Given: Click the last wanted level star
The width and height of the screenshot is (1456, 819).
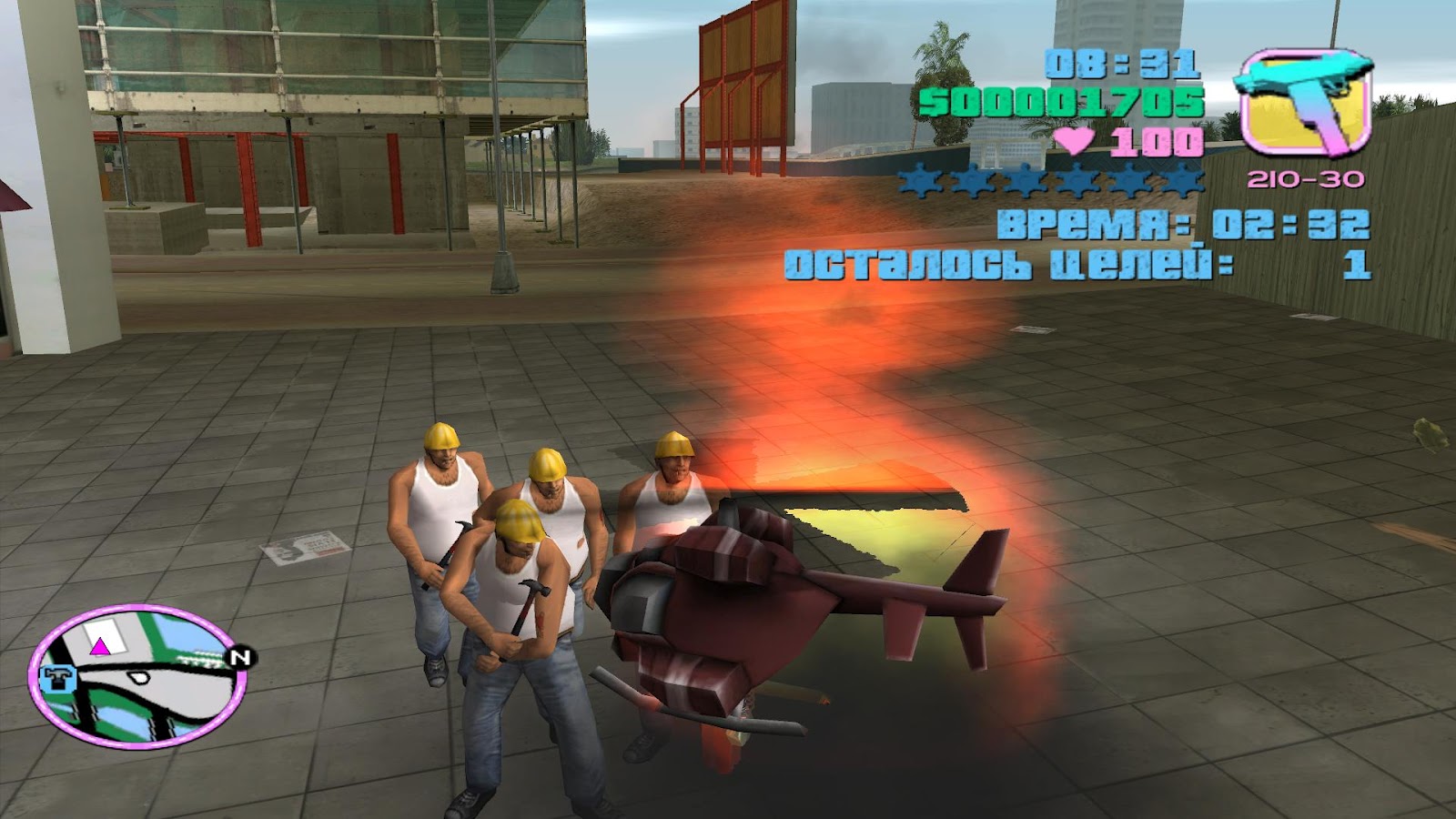Looking at the screenshot, I should (x=1180, y=182).
